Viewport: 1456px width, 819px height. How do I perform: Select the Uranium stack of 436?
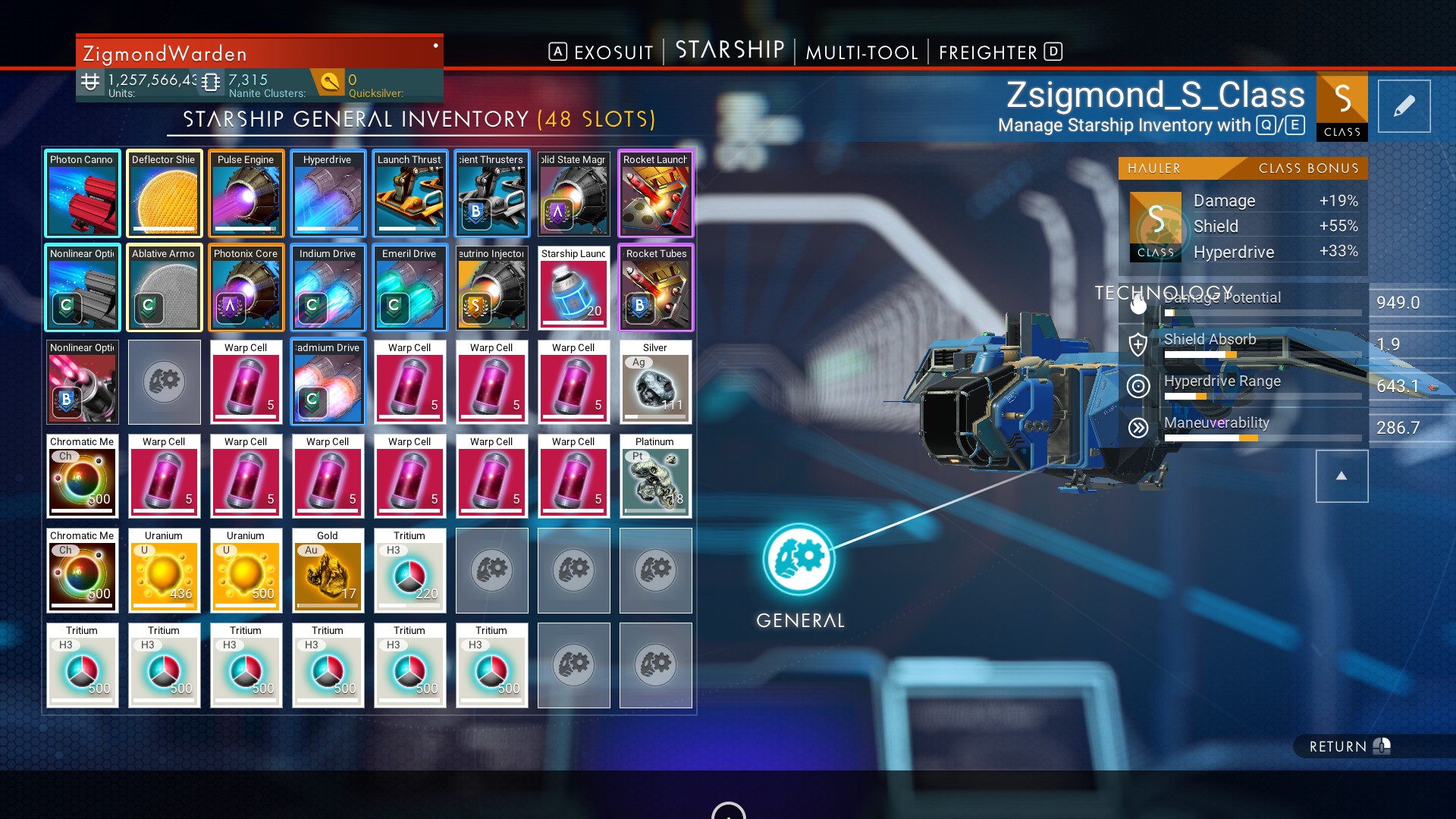[164, 570]
